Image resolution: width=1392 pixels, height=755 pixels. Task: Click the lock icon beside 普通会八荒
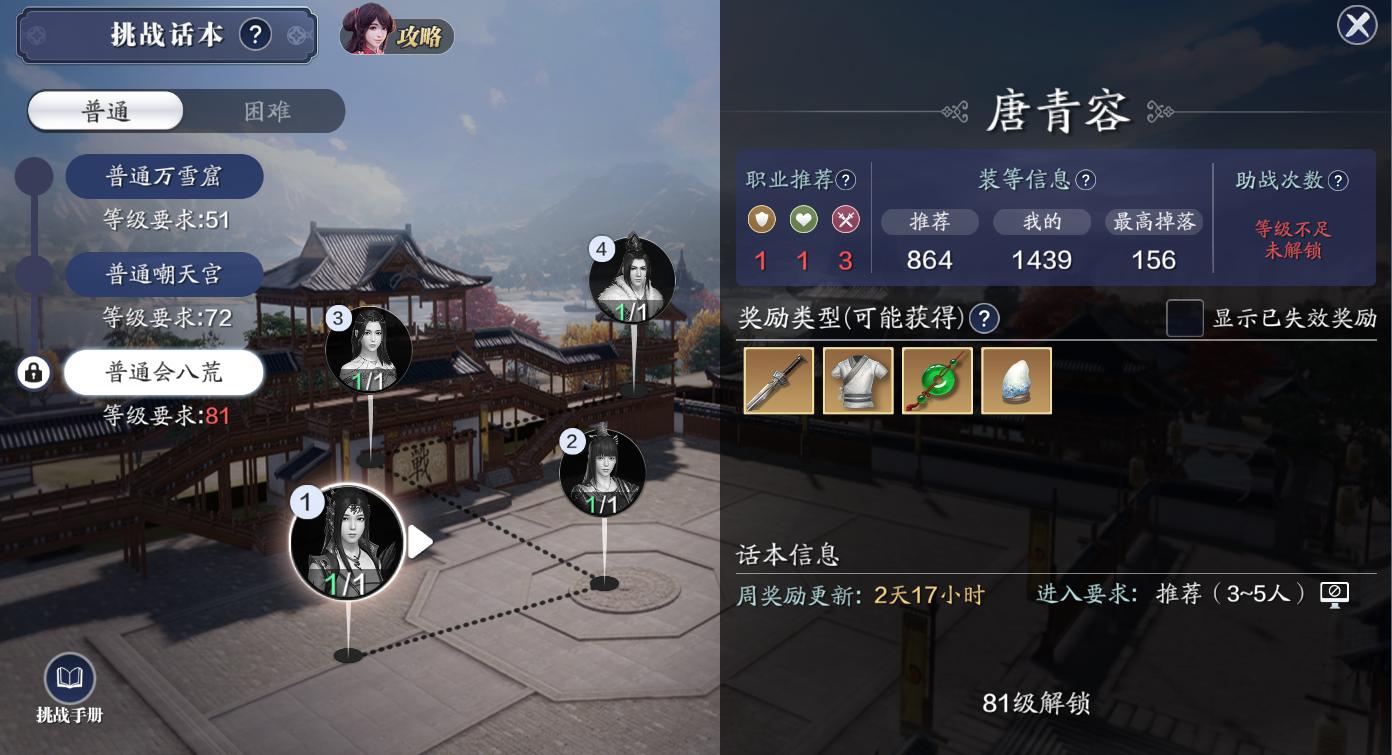(35, 372)
